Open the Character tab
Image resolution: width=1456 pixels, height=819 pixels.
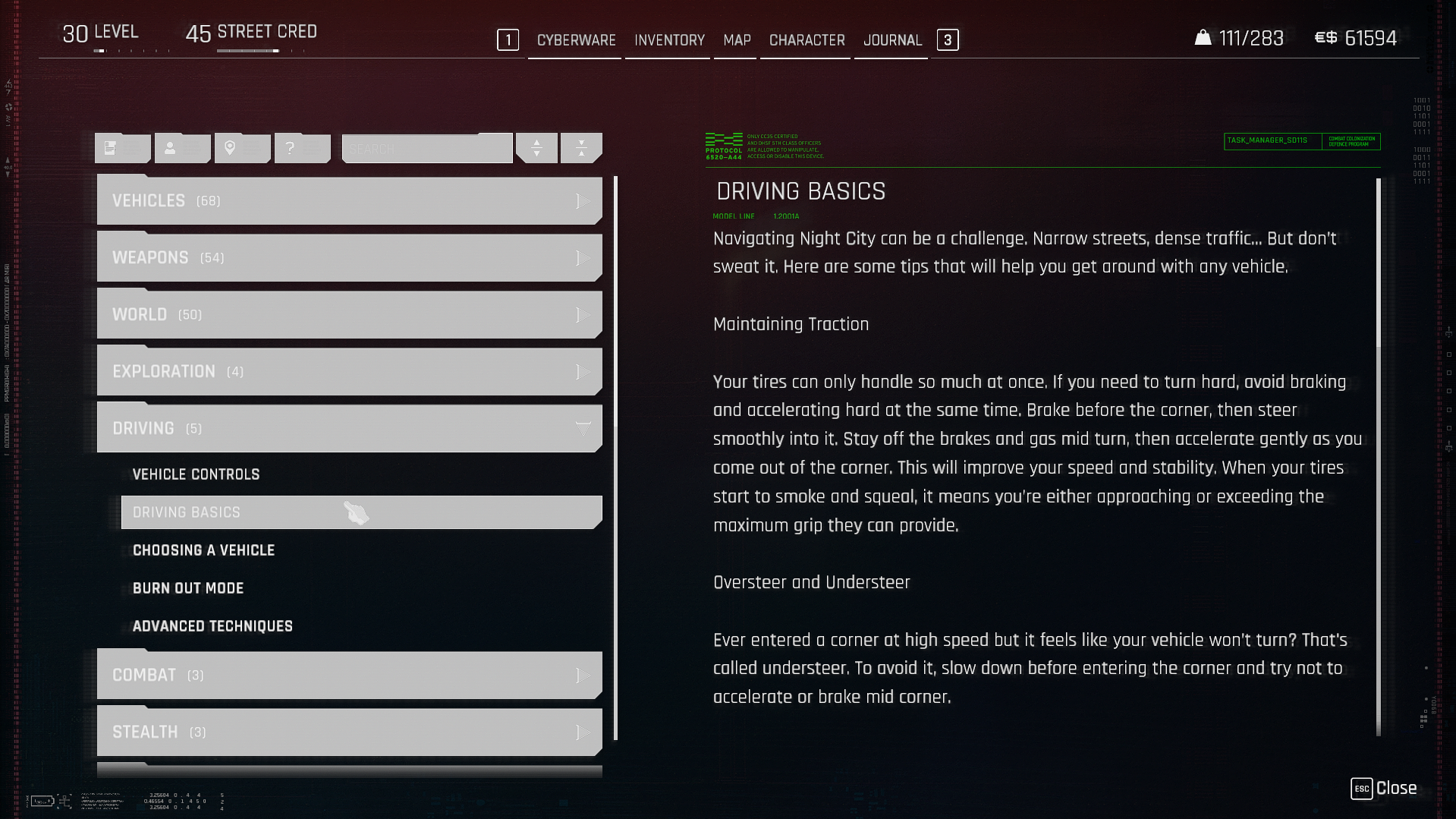coord(807,40)
